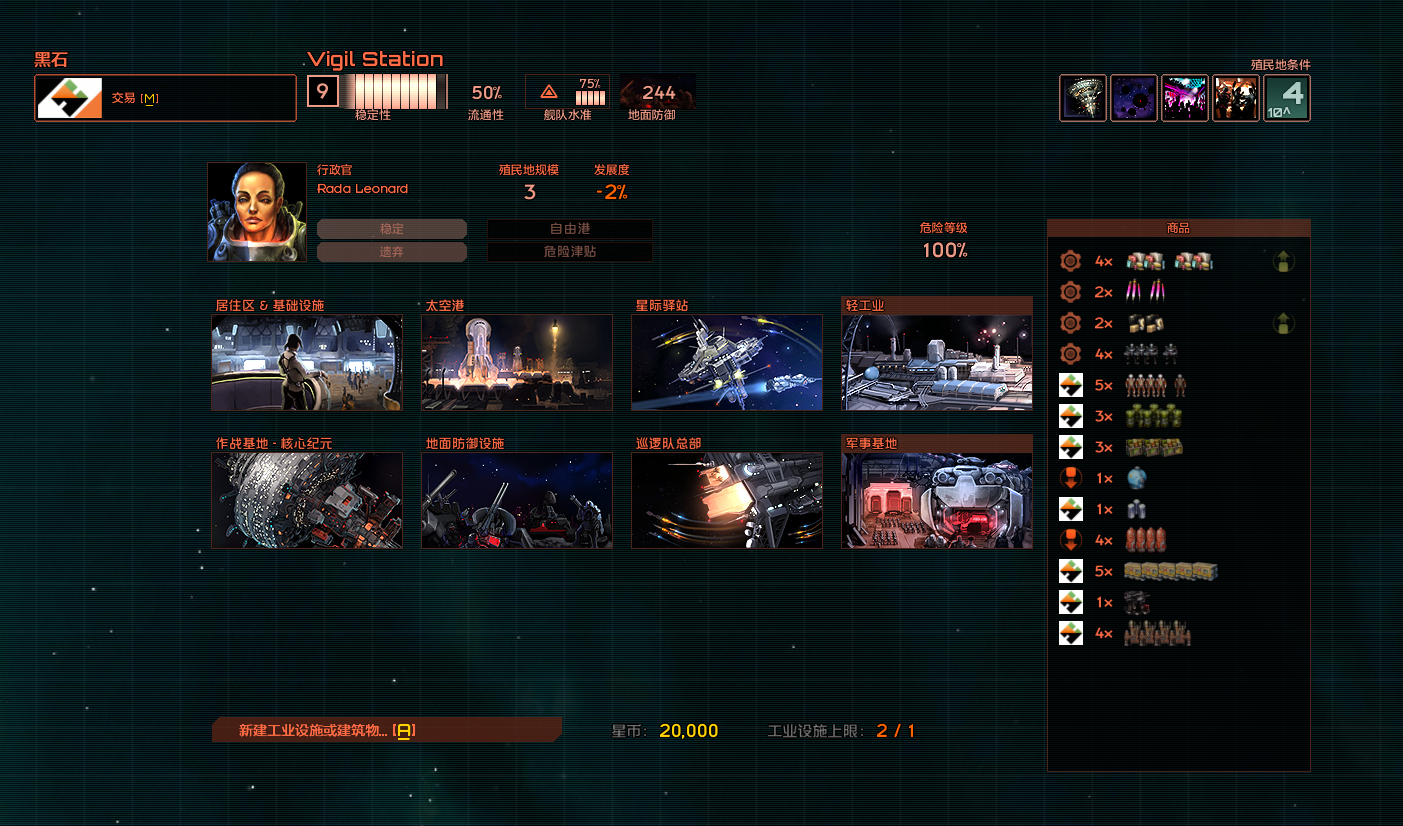The height and width of the screenshot is (826, 1403).
Task: Select the 太空港 spaceport tile
Action: (x=517, y=362)
